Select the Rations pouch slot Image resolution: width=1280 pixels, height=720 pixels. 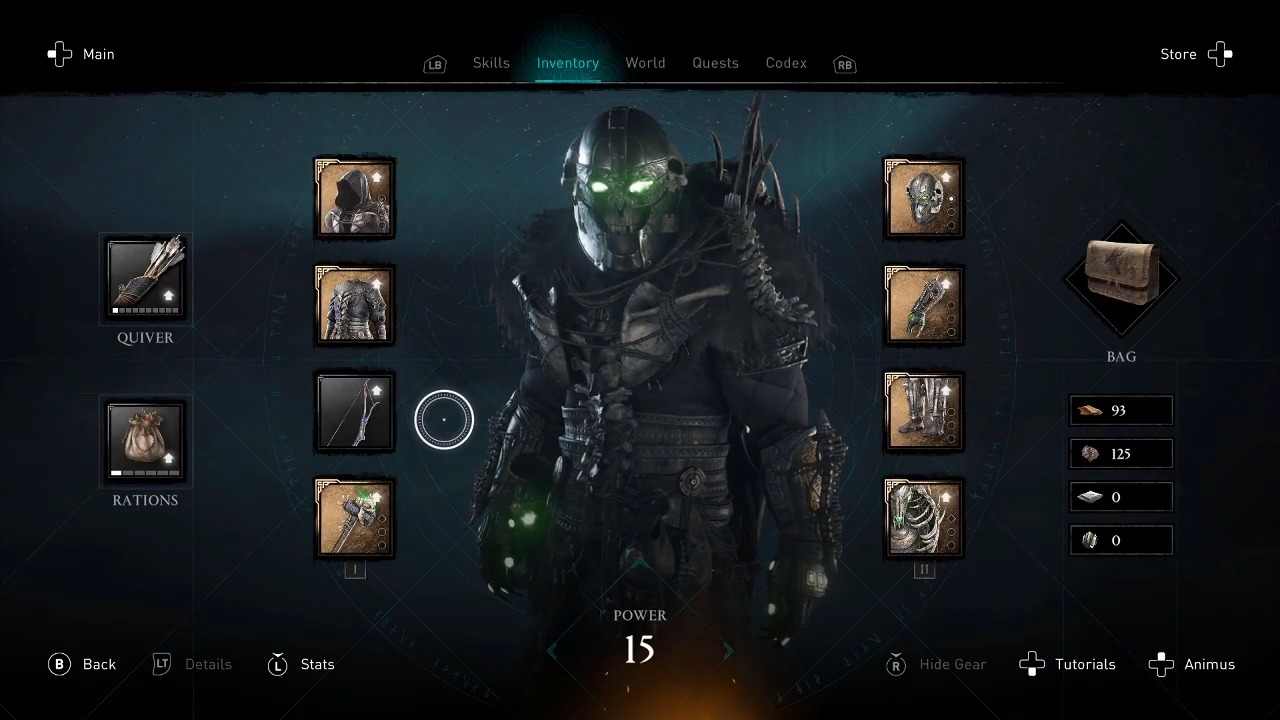pyautogui.click(x=146, y=441)
